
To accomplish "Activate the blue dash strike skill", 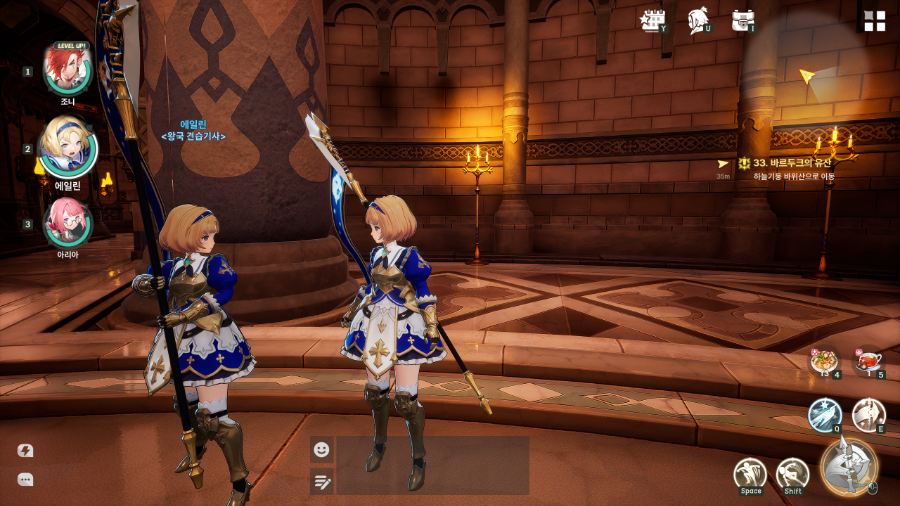I will coord(824,414).
